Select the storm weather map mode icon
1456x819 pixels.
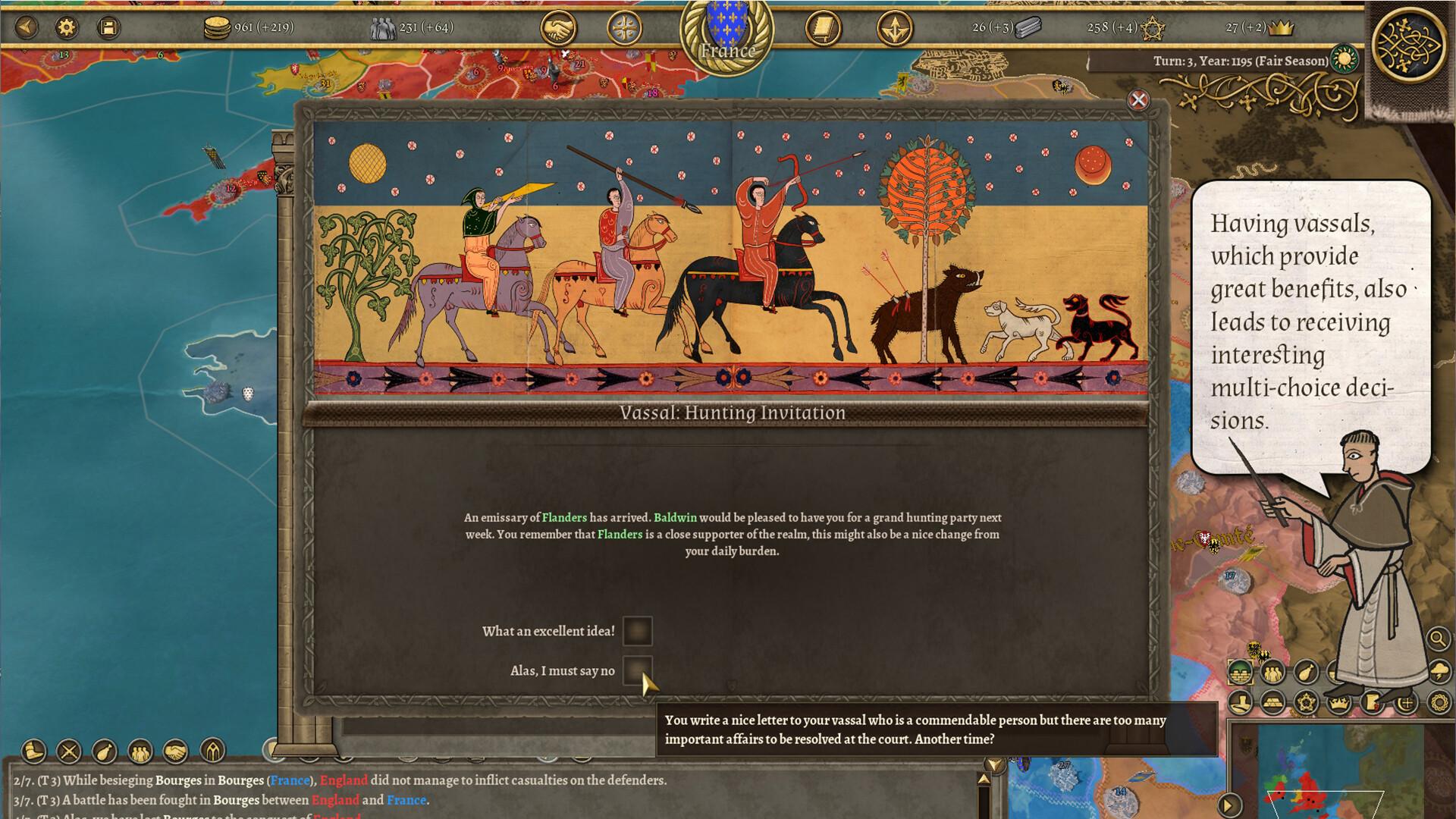click(1439, 672)
